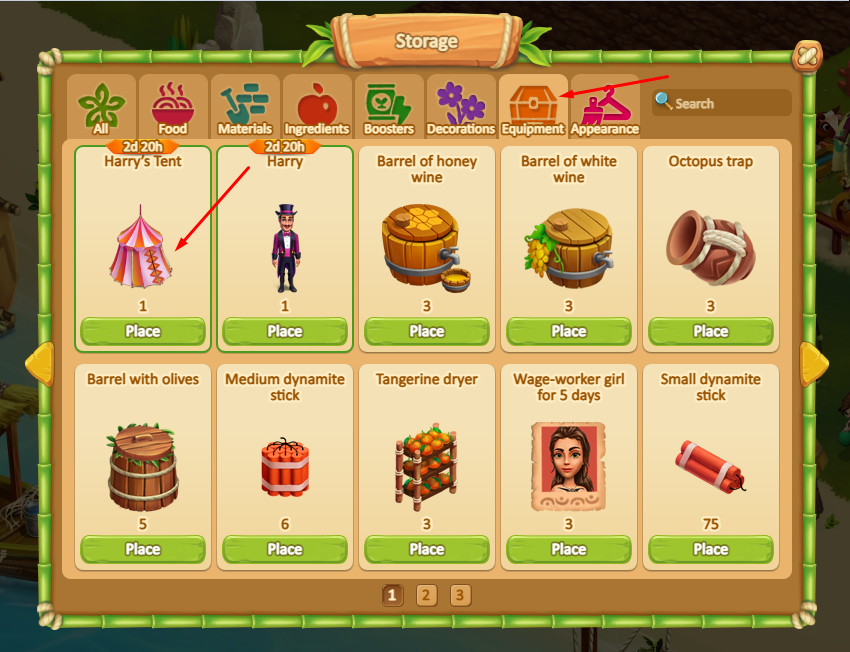This screenshot has width=850, height=652.
Task: Place the Wage-worker girl for 5 days
Action: pos(569,549)
